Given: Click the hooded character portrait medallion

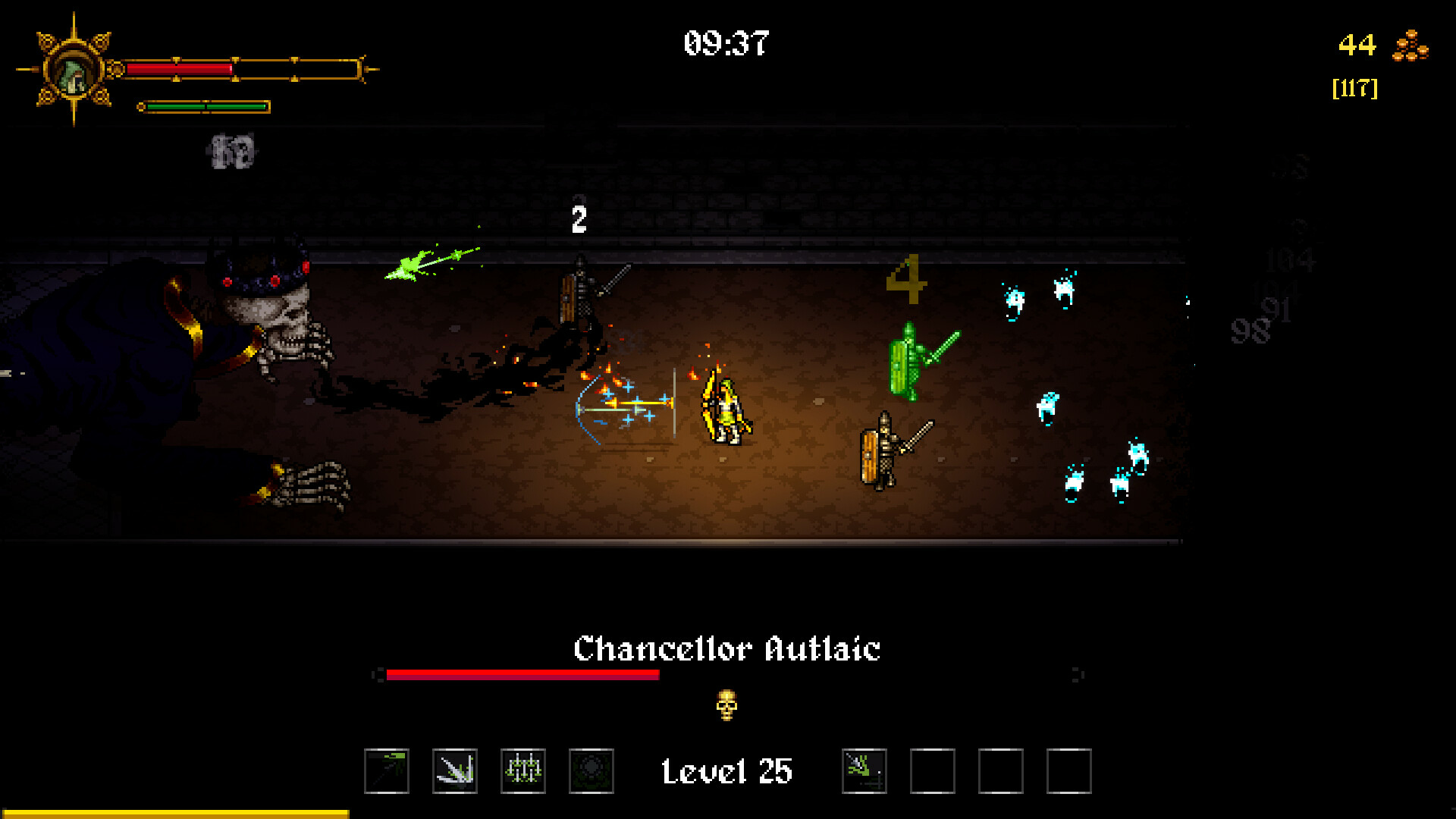Looking at the screenshot, I should tap(74, 71).
